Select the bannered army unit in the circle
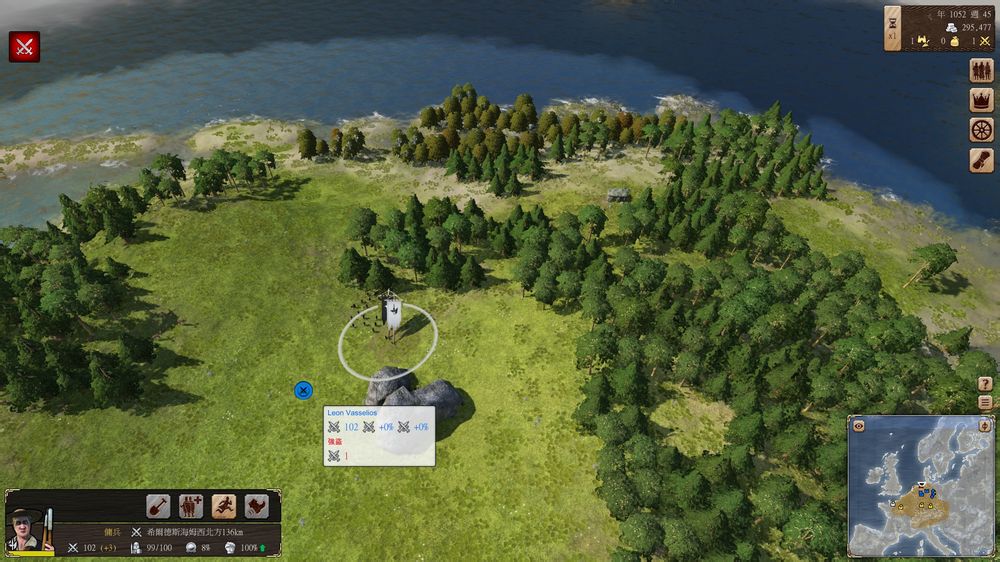Screen dimensions: 1000x562 click(390, 320)
